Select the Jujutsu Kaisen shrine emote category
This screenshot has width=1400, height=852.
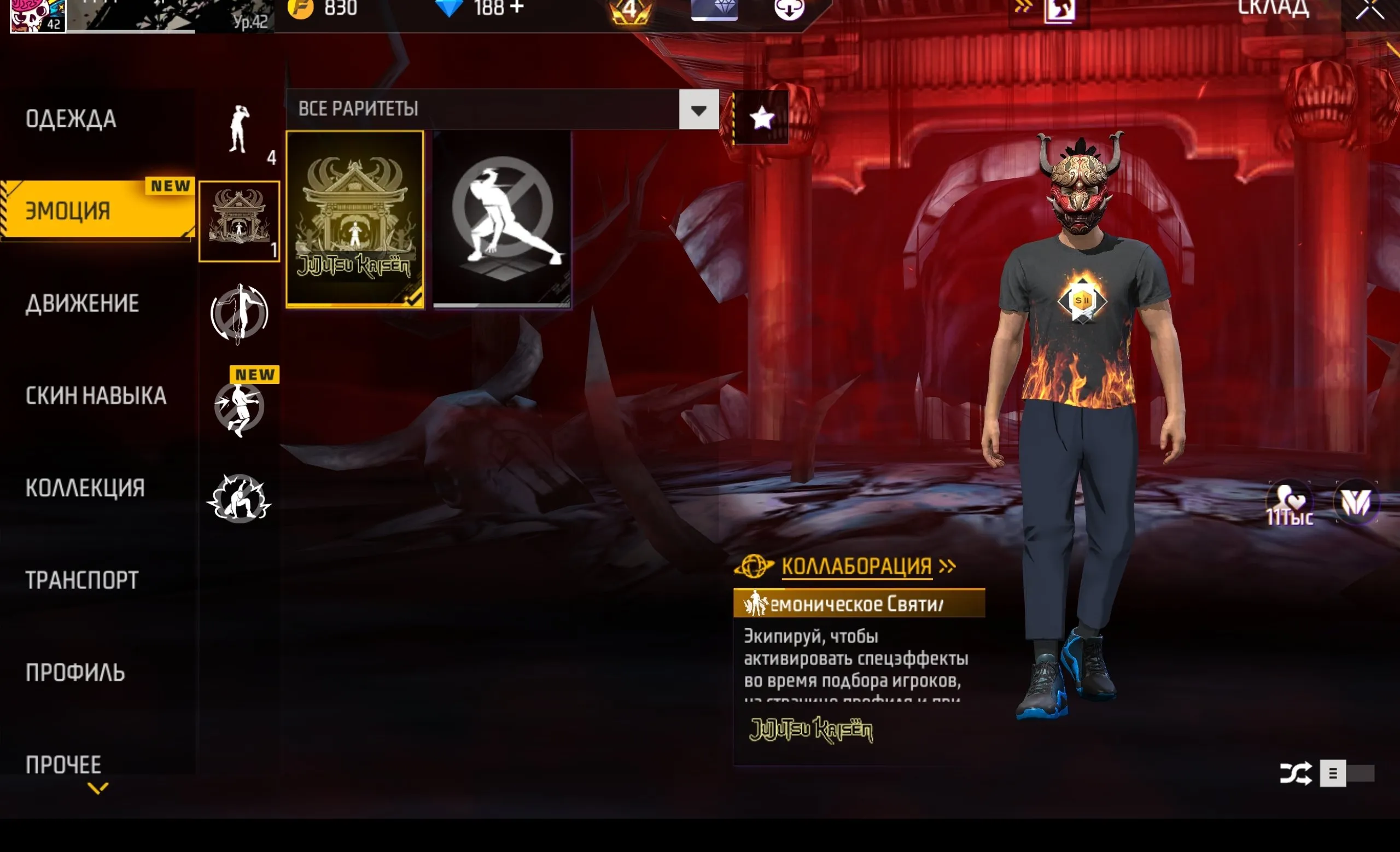pyautogui.click(x=239, y=221)
